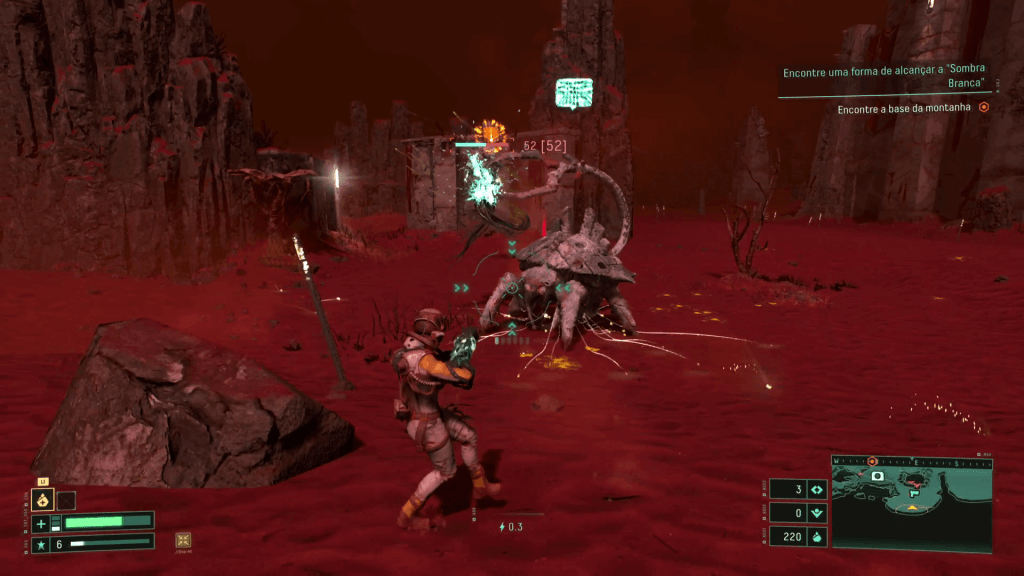Click the green plus integrity icon
The image size is (1024, 576).
tap(41, 523)
